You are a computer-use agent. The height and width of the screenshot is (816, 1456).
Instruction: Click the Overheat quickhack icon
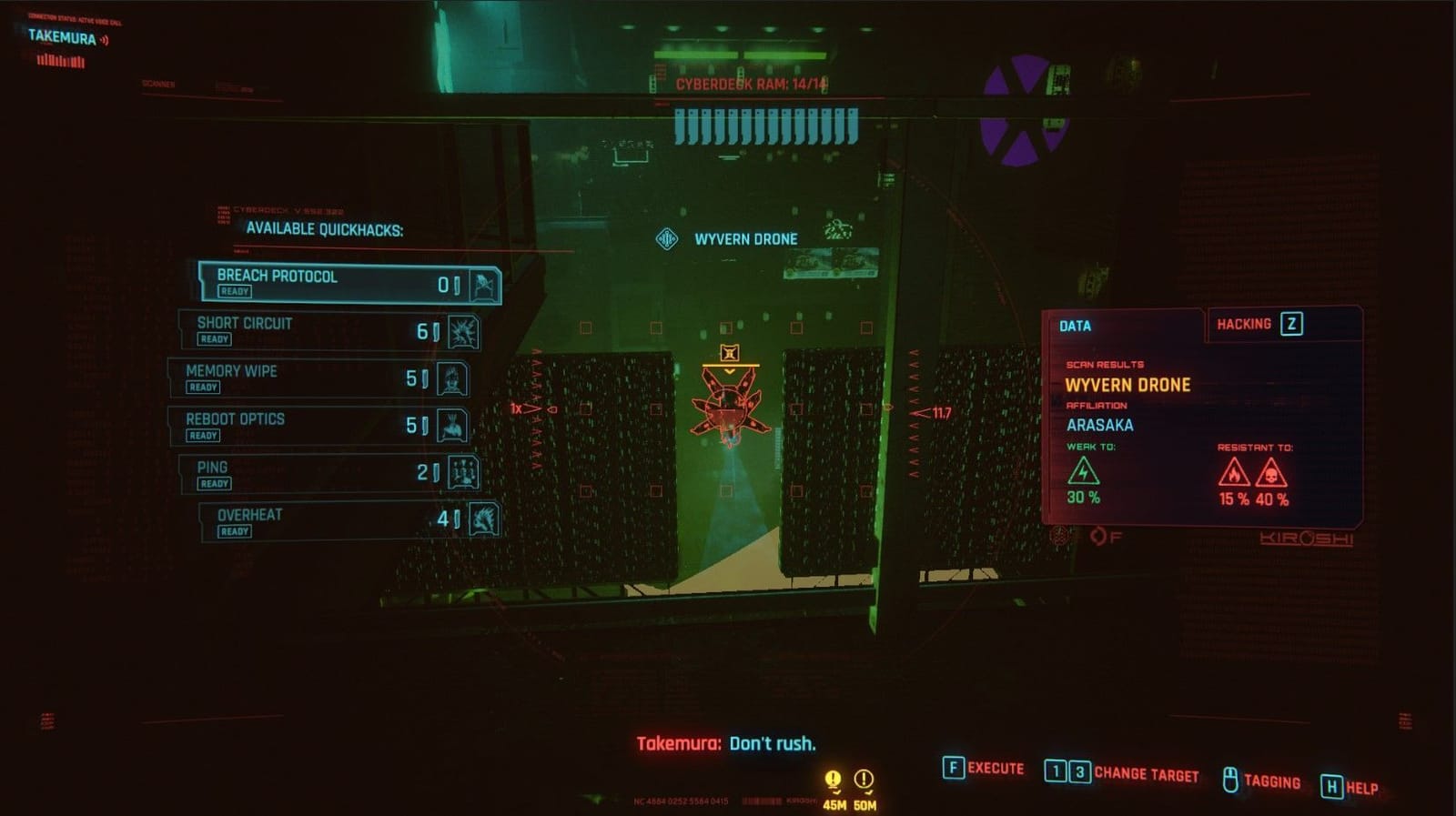(x=486, y=520)
